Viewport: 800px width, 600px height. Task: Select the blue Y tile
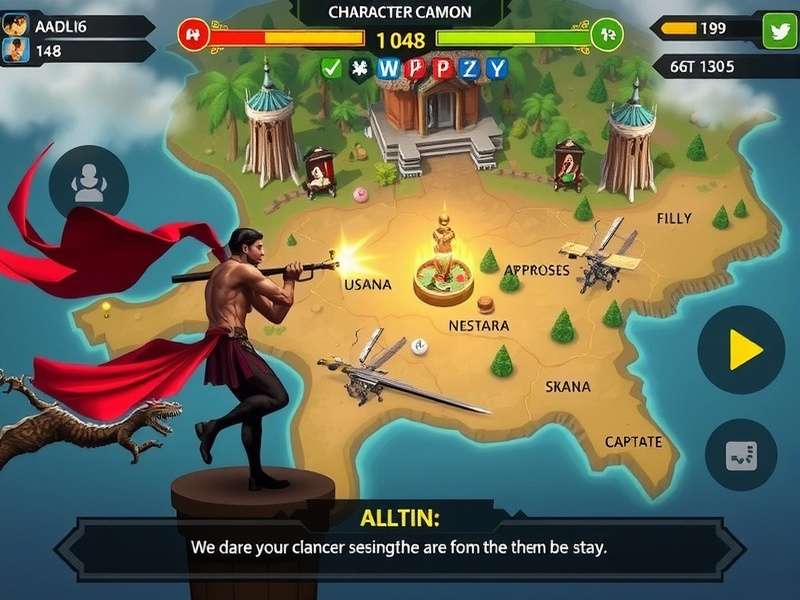coord(497,68)
